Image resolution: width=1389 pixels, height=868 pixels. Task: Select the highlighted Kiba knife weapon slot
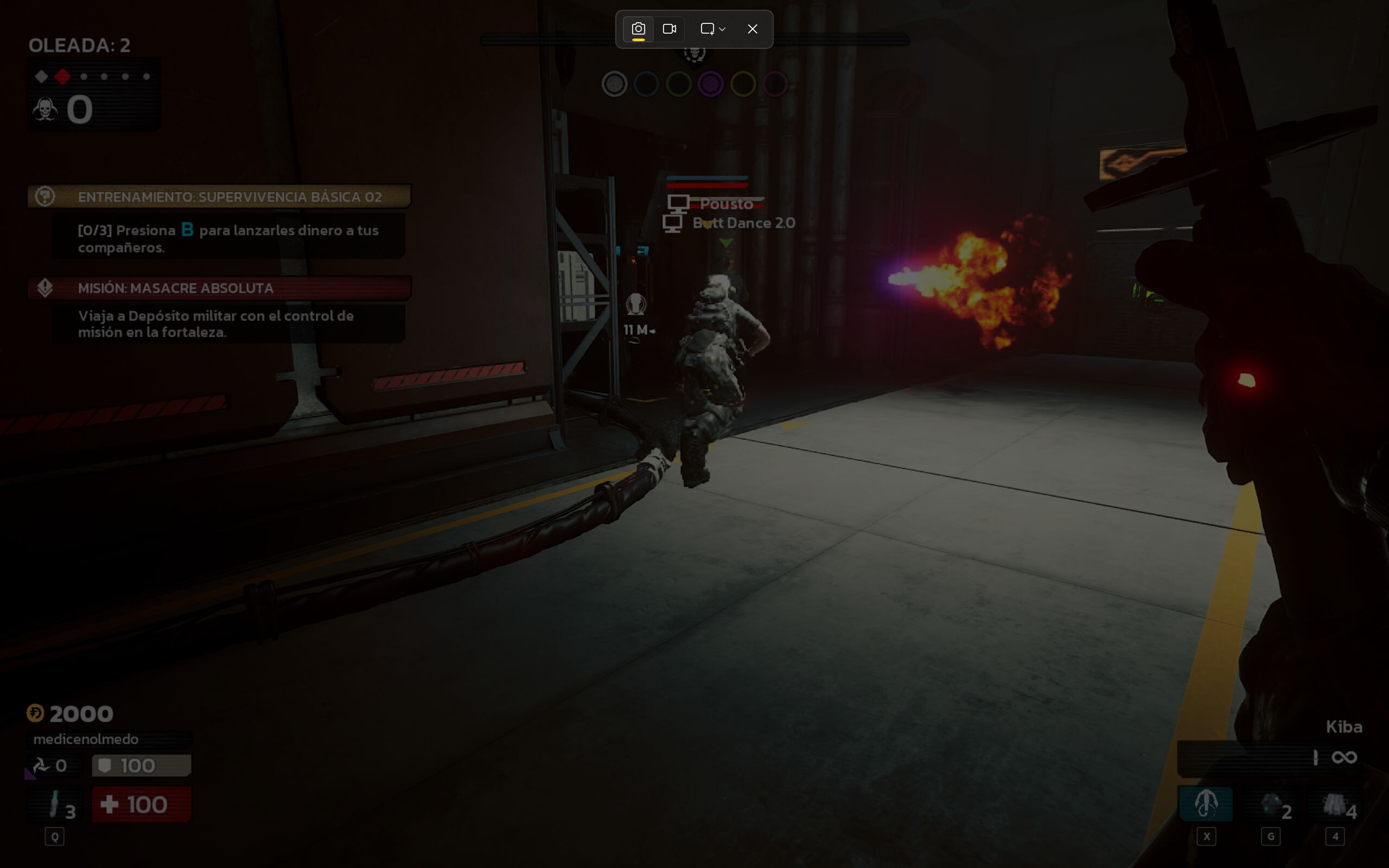[1205, 803]
